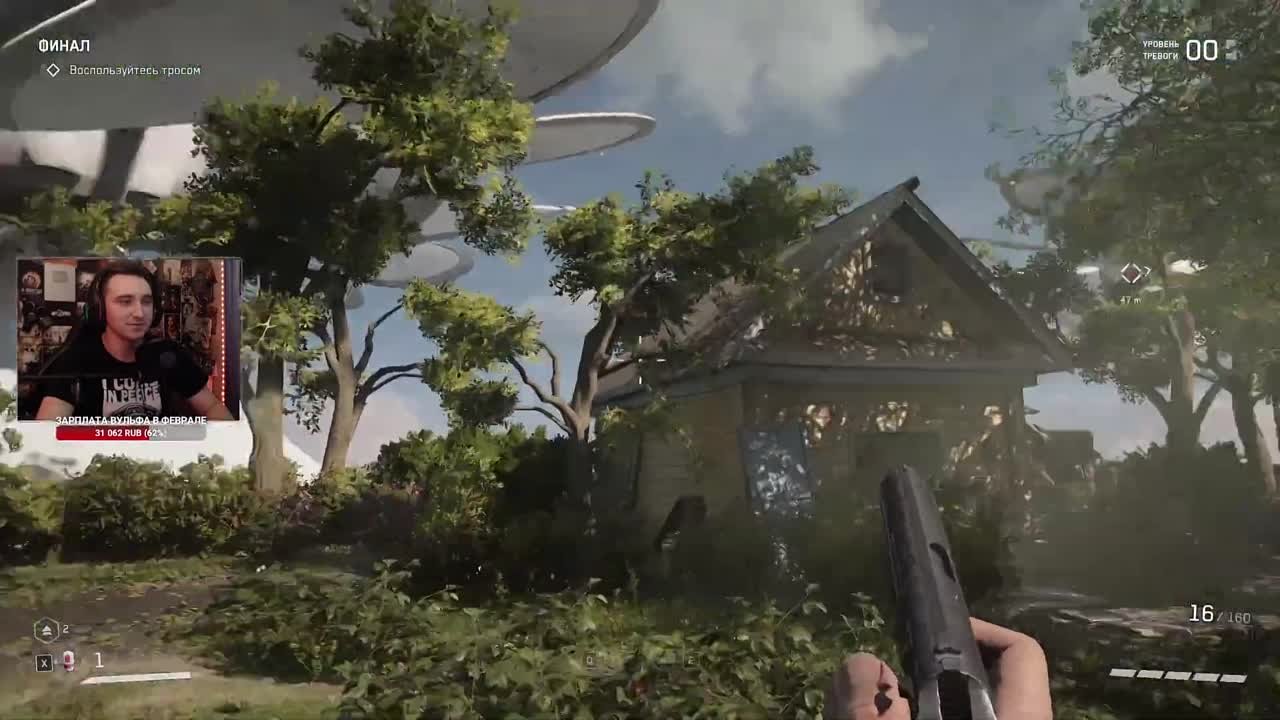
Task: Click the X keybind icon near the medkit
Action: point(45,661)
